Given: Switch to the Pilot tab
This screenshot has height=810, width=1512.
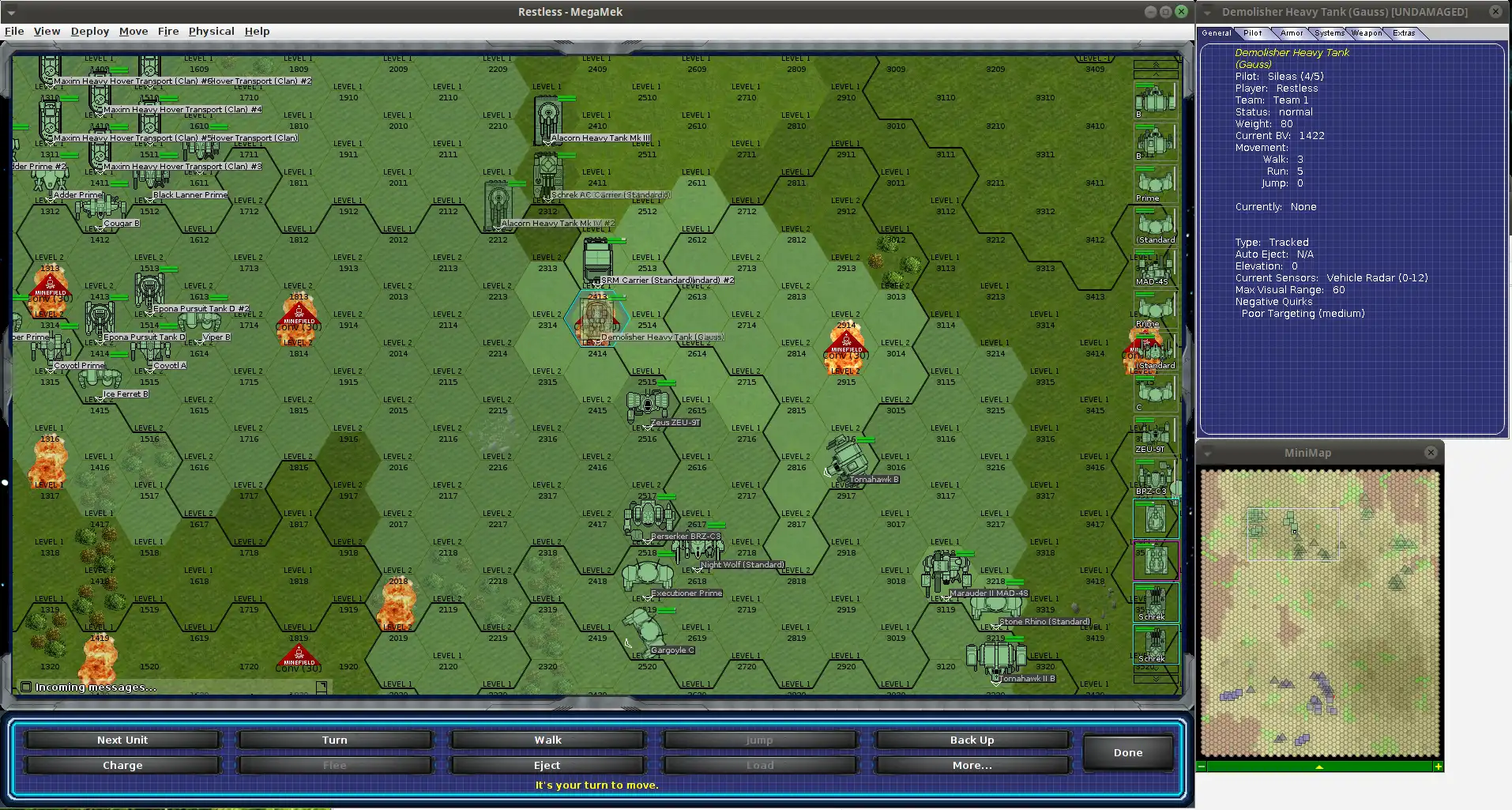Looking at the screenshot, I should point(1253,33).
